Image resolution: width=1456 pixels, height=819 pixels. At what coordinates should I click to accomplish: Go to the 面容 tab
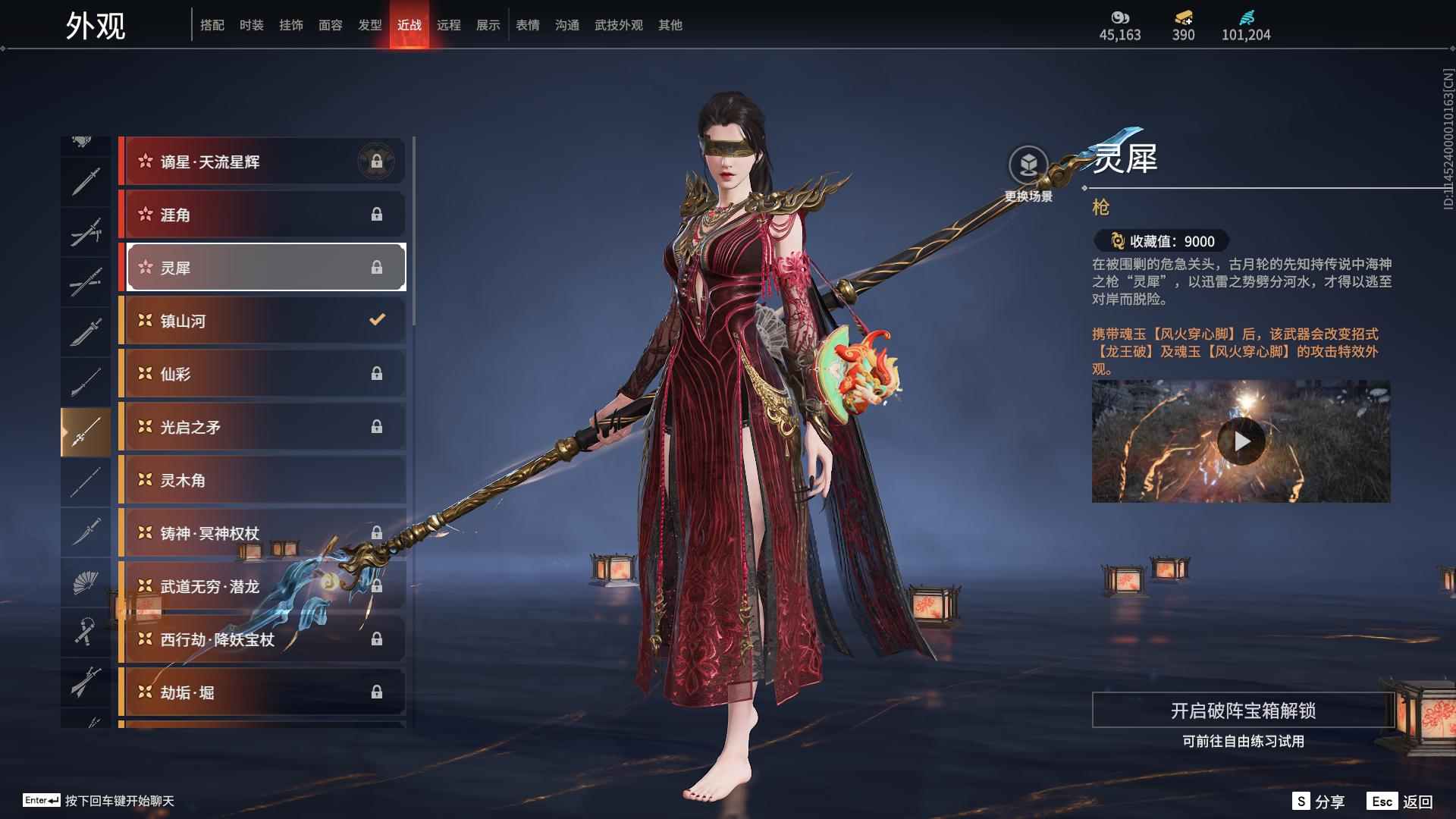(330, 25)
